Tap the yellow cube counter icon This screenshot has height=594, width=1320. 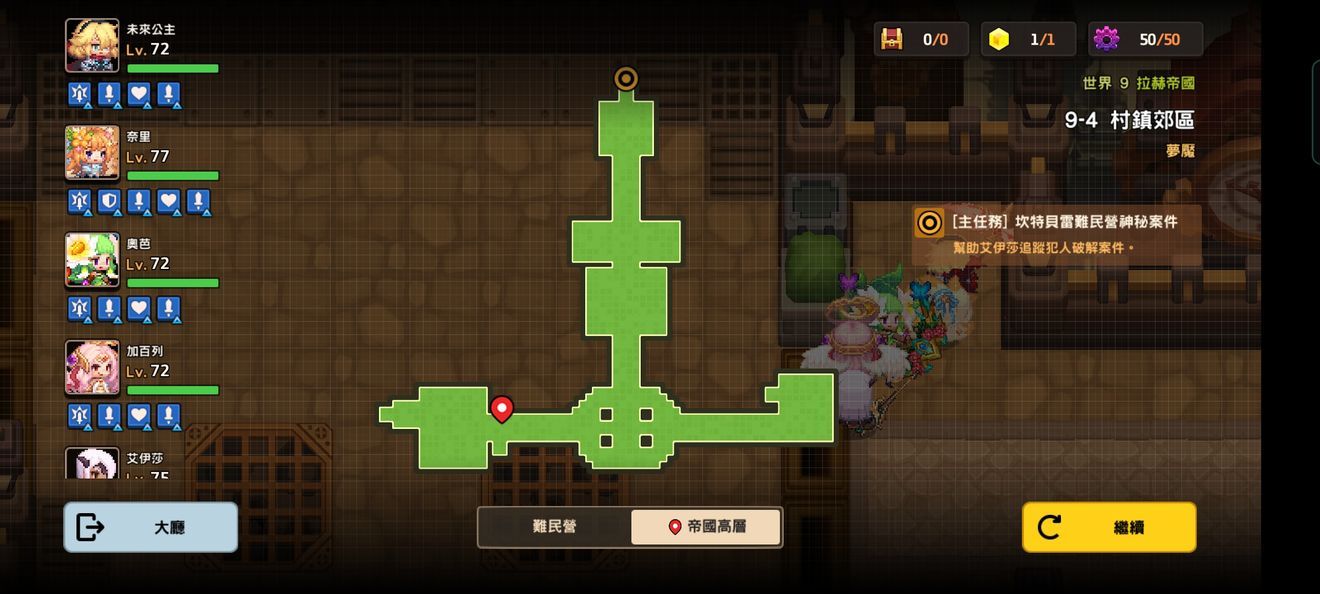(x=998, y=39)
